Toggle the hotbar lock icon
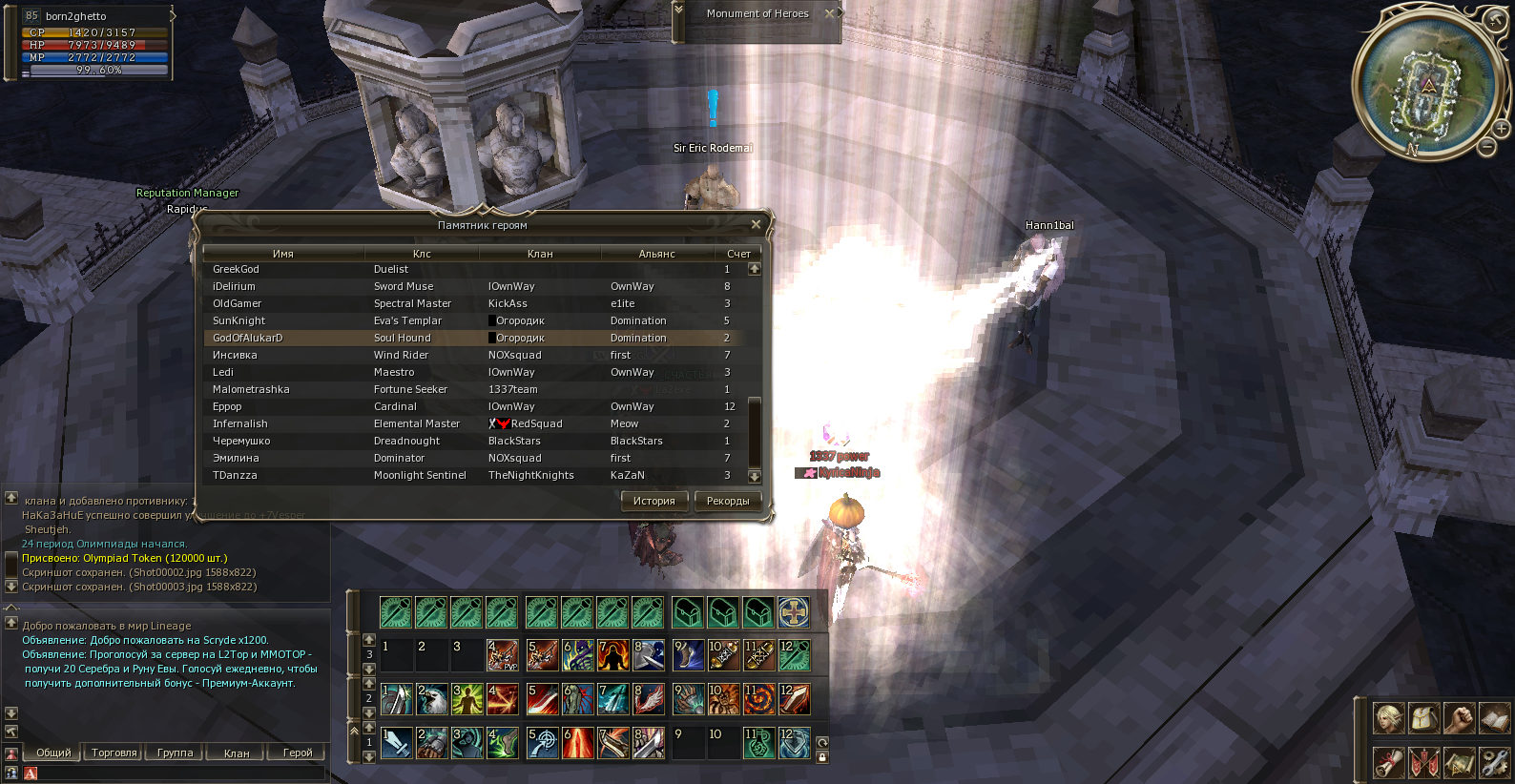This screenshot has width=1515, height=784. click(x=822, y=757)
